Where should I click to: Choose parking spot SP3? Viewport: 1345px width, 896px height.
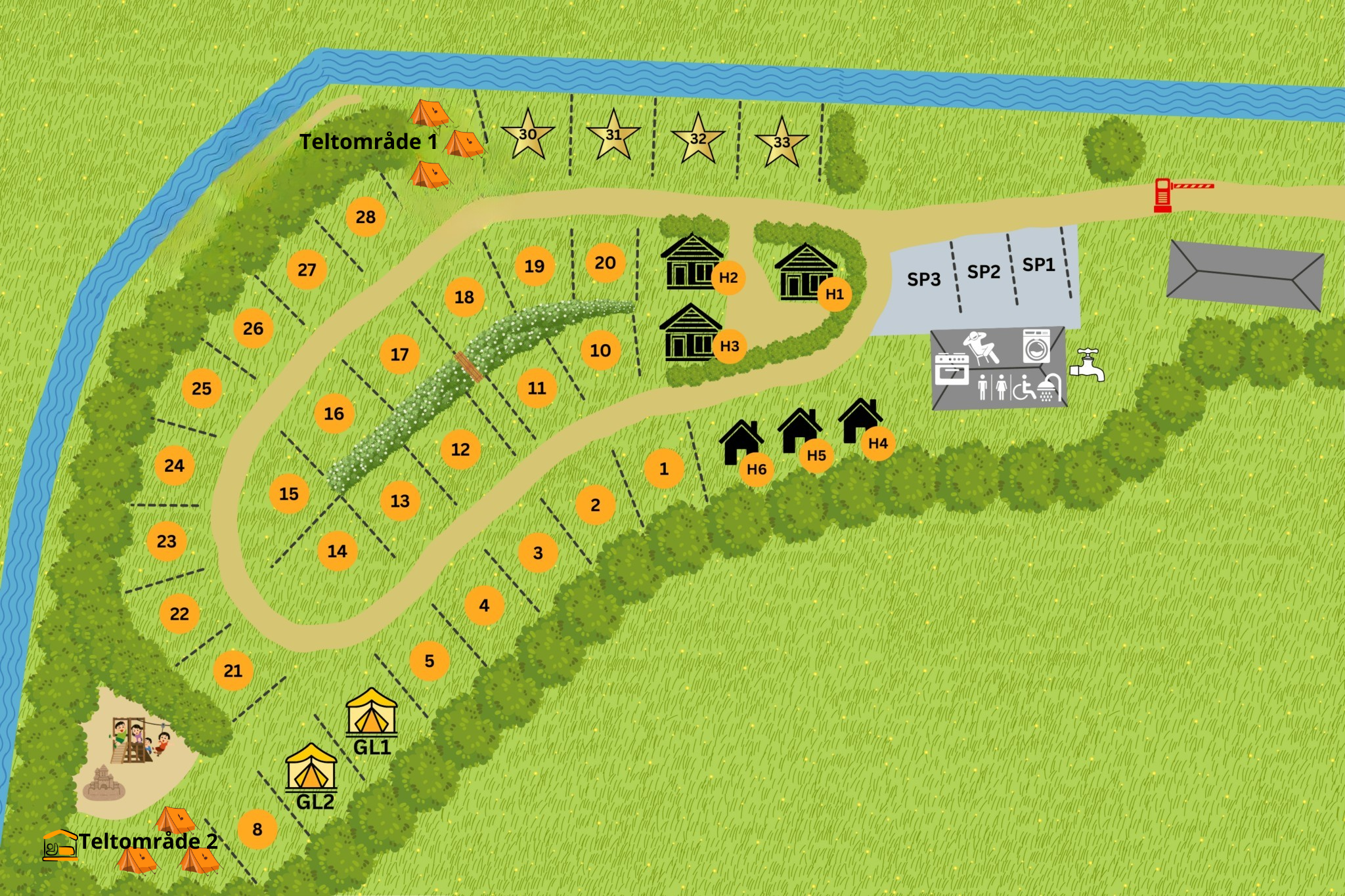click(923, 279)
